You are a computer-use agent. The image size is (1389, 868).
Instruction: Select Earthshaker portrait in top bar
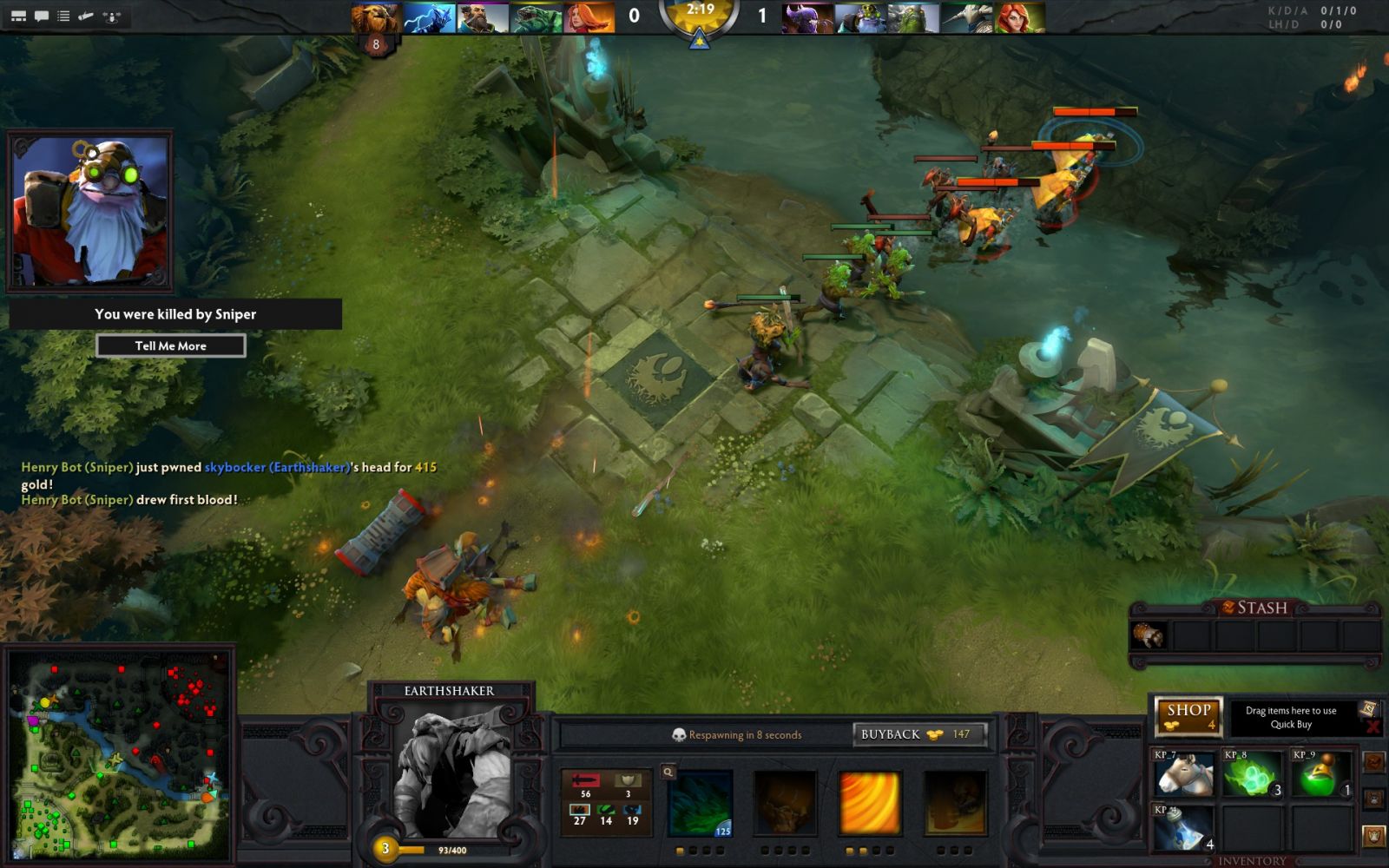tap(376, 17)
